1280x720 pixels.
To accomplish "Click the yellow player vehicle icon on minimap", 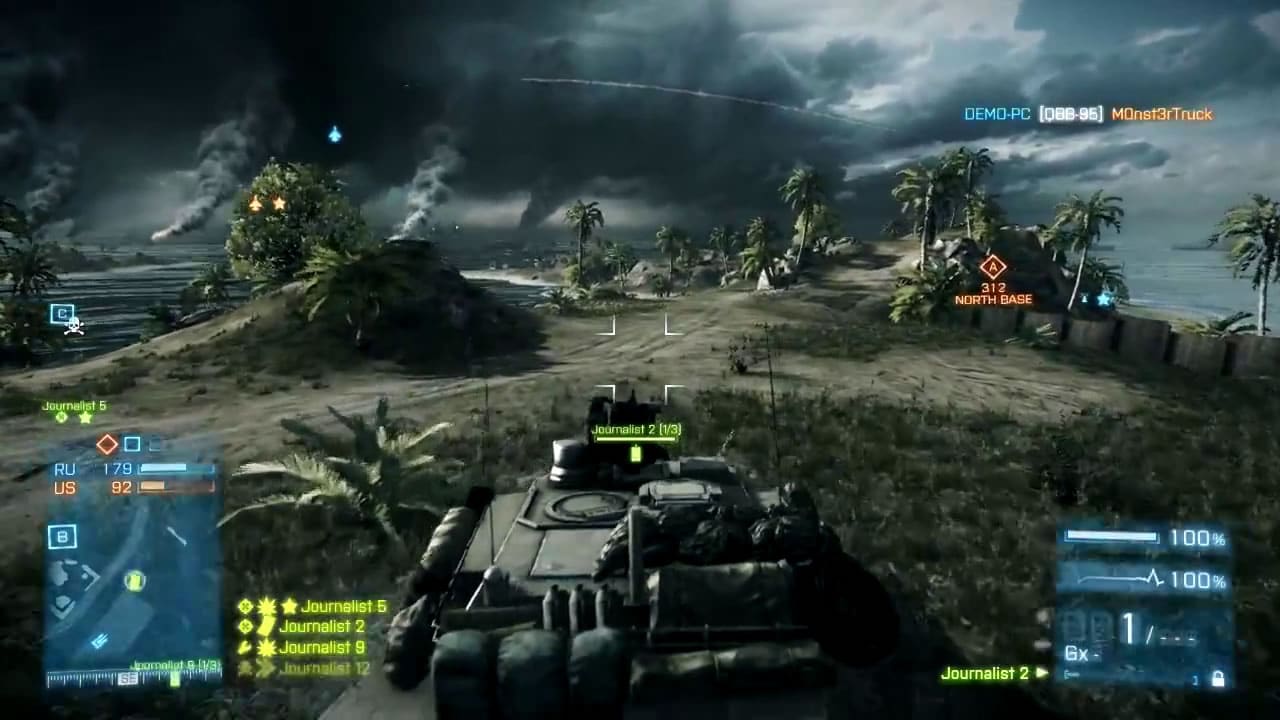I will tap(135, 580).
